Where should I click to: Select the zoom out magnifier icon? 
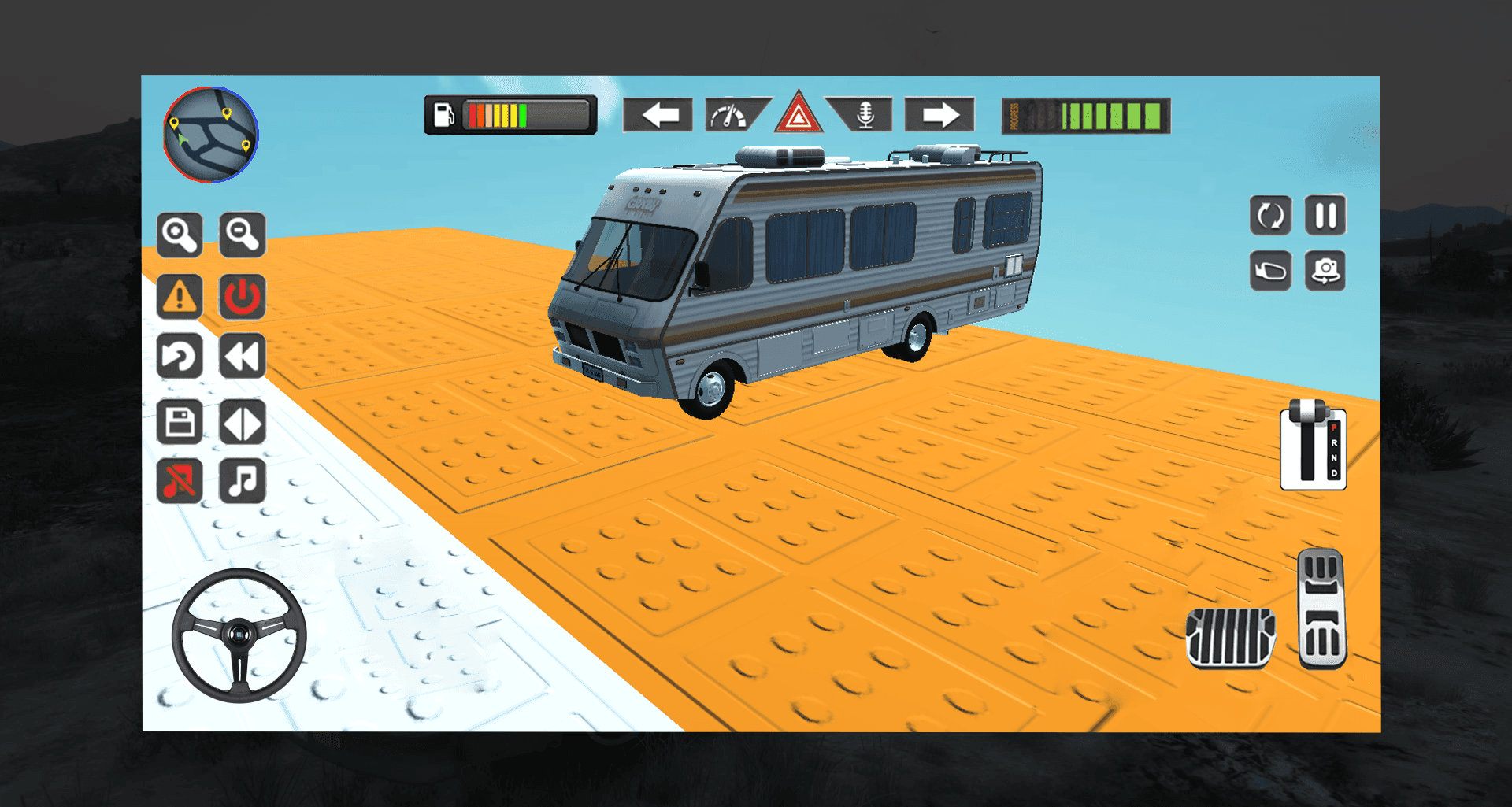[243, 235]
